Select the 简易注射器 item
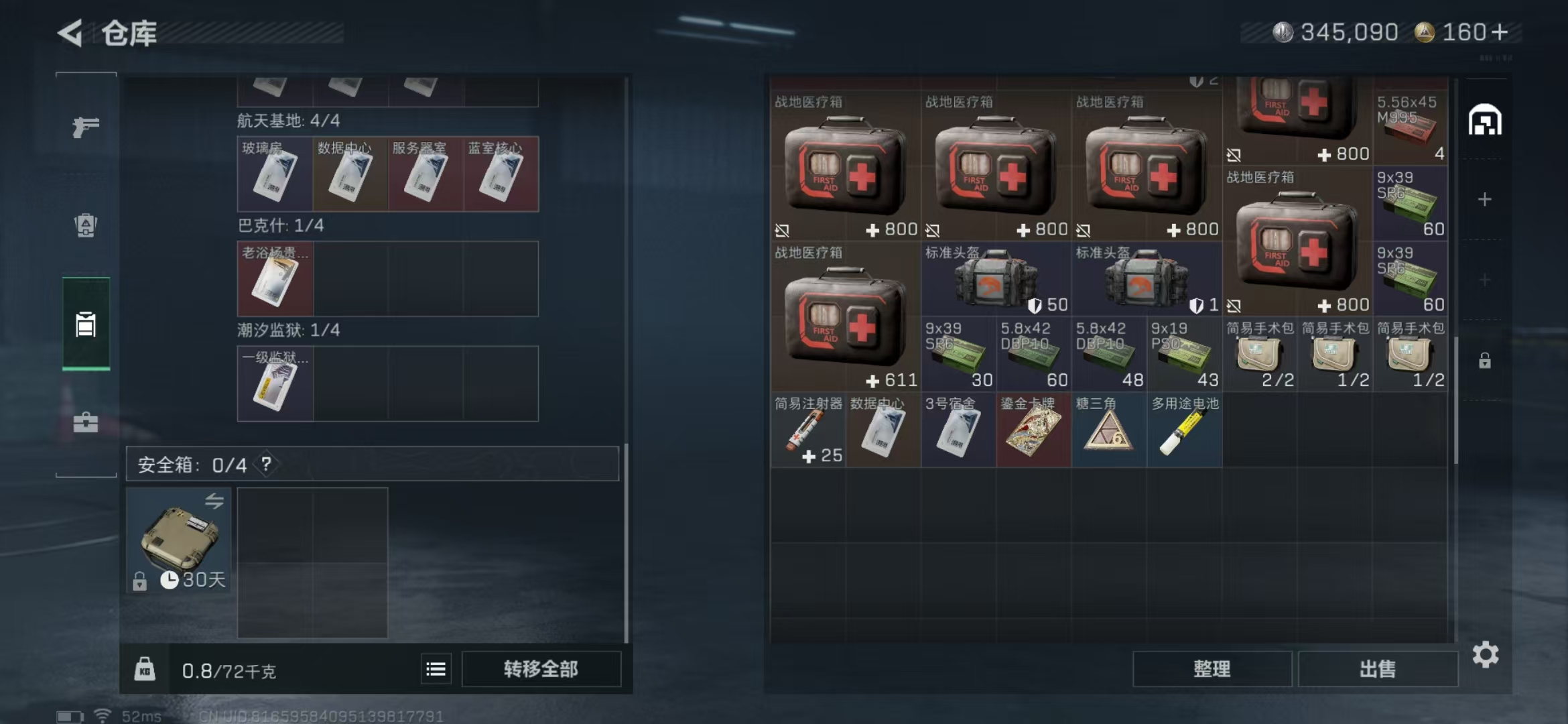The width and height of the screenshot is (1568, 724). 807,430
